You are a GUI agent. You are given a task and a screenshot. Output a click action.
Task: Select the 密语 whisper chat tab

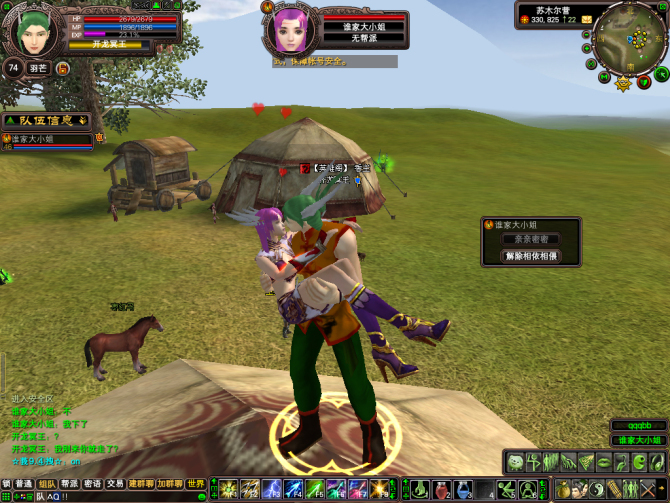(x=93, y=483)
